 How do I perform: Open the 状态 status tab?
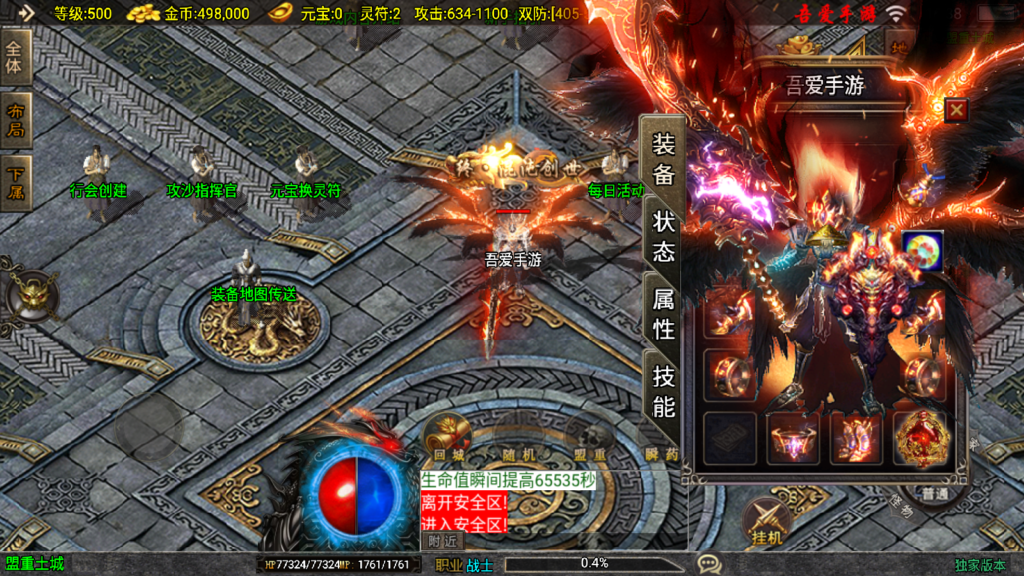664,236
